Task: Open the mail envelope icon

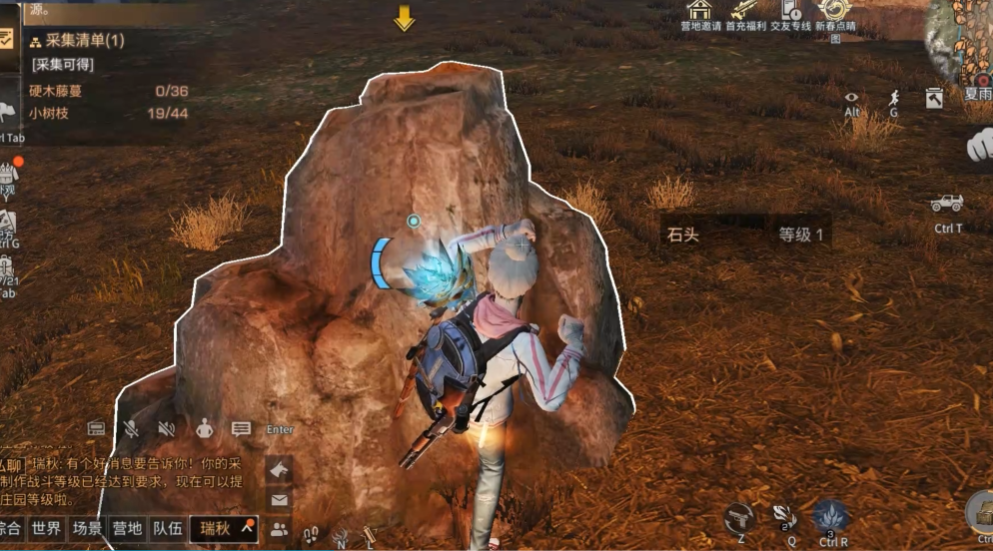Action: 279,500
